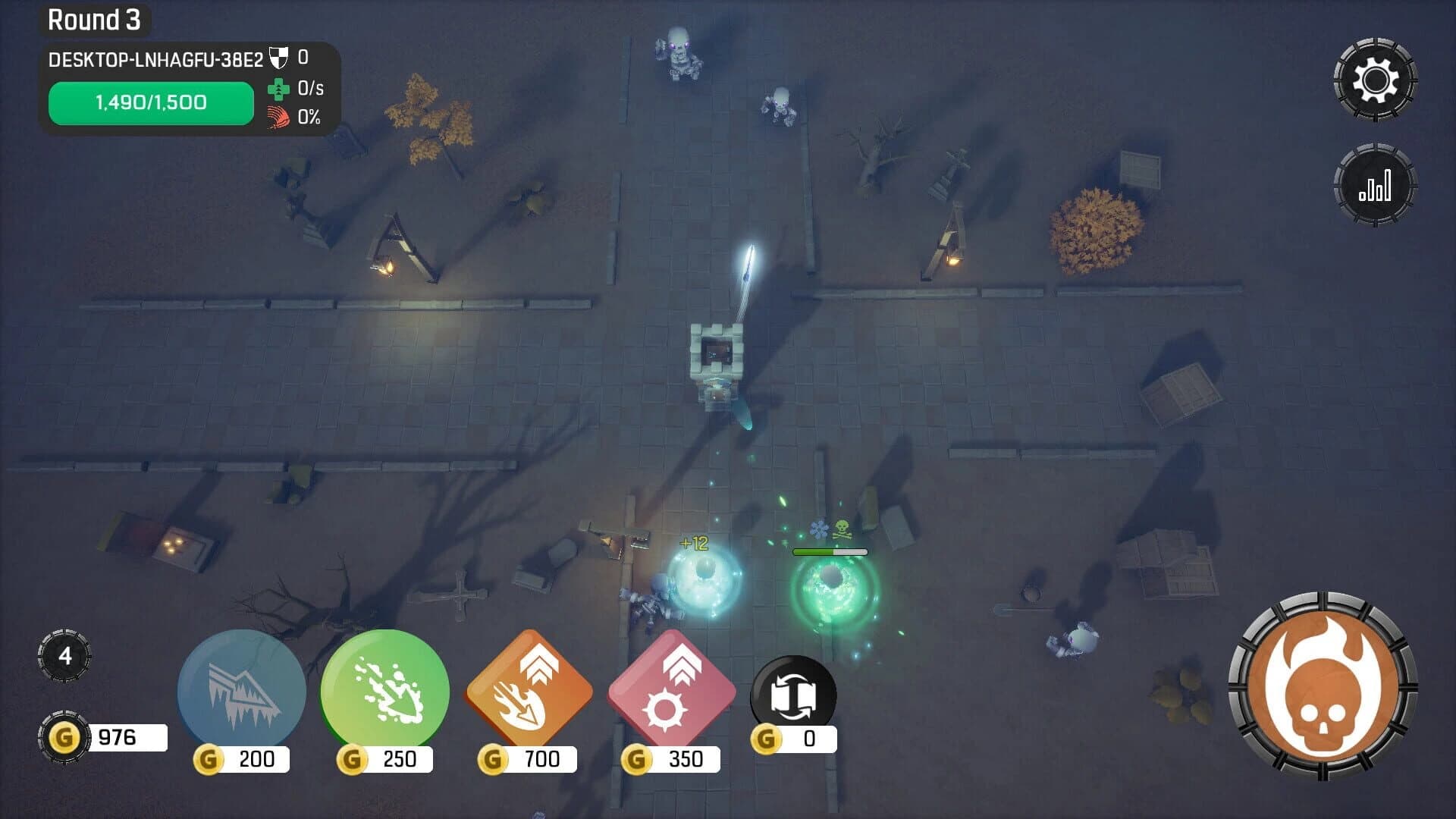The width and height of the screenshot is (1456, 819).
Task: Click the shield icon showing 0
Action: pos(278,55)
